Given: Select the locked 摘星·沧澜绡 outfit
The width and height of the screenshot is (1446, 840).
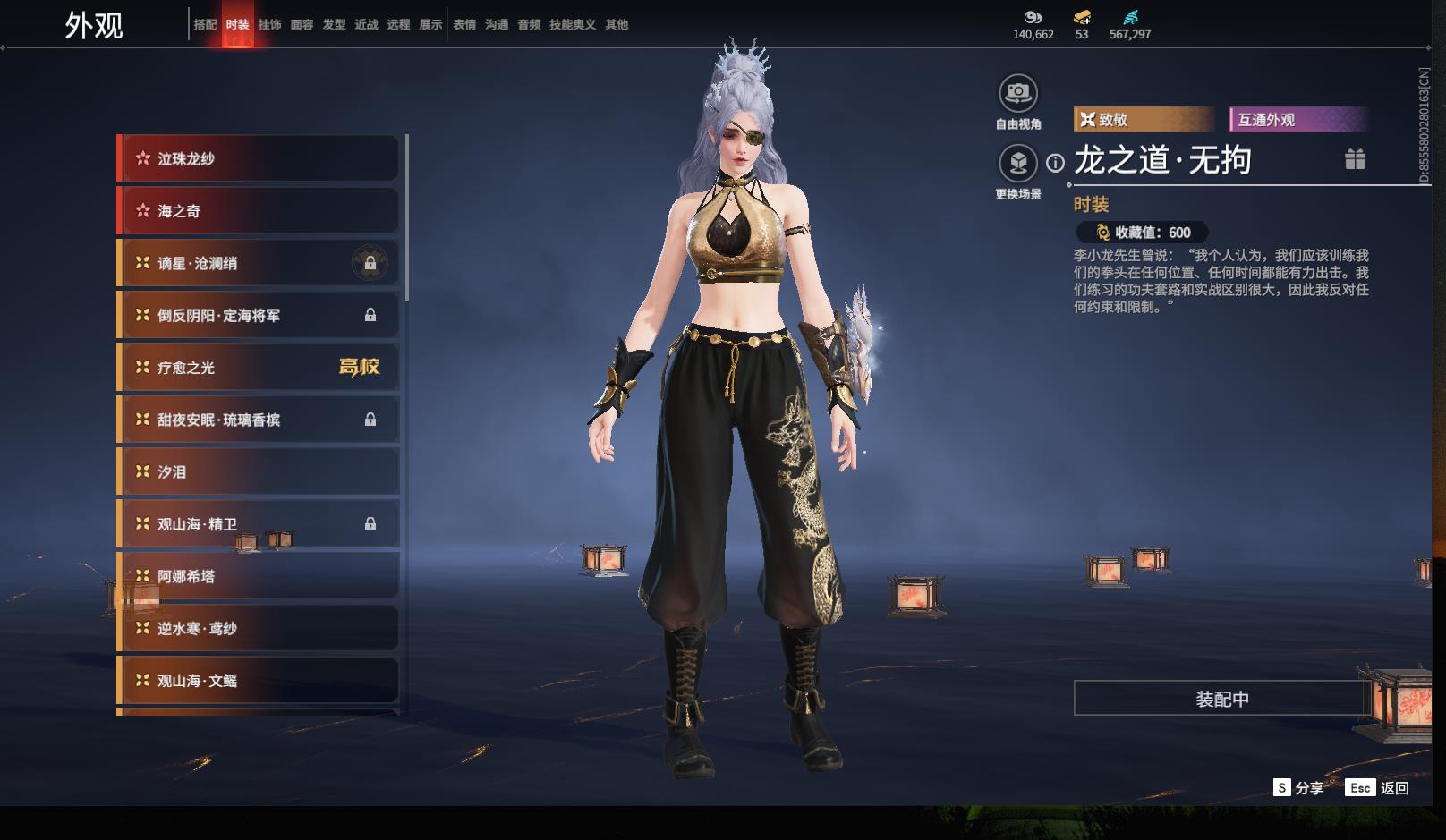Looking at the screenshot, I should point(259,263).
